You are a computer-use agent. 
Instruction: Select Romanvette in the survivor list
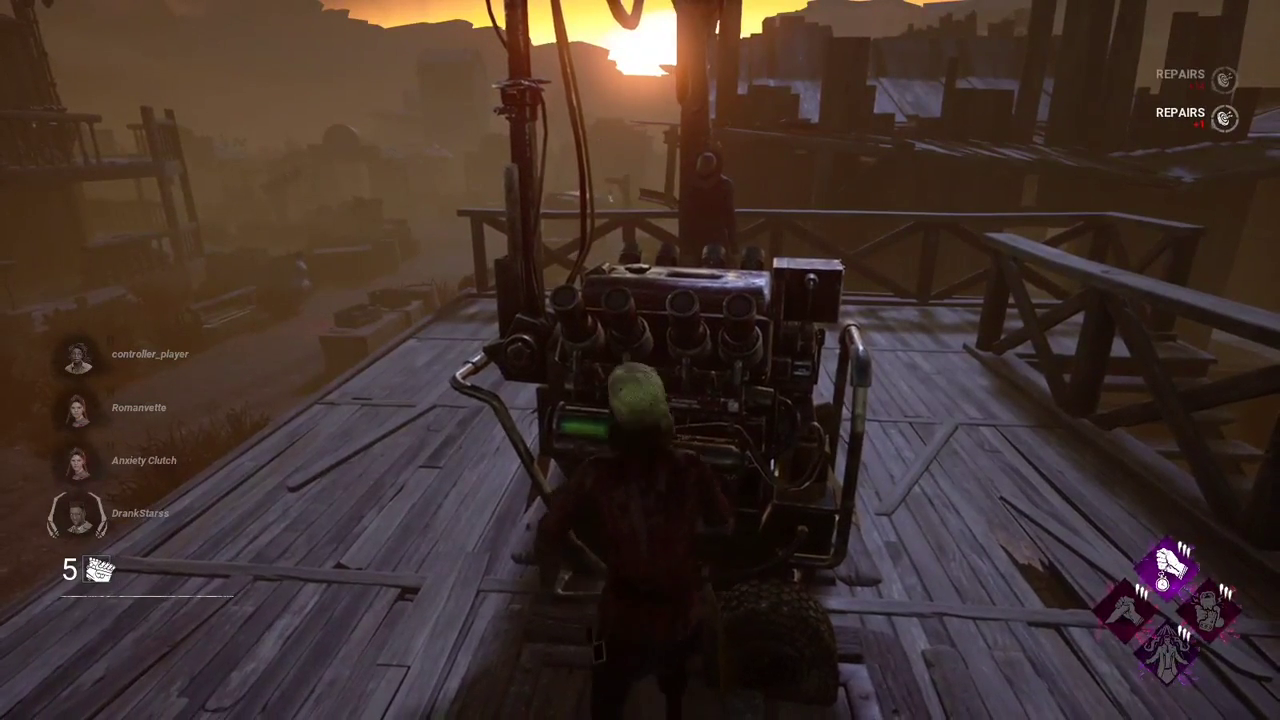pyautogui.click(x=78, y=410)
